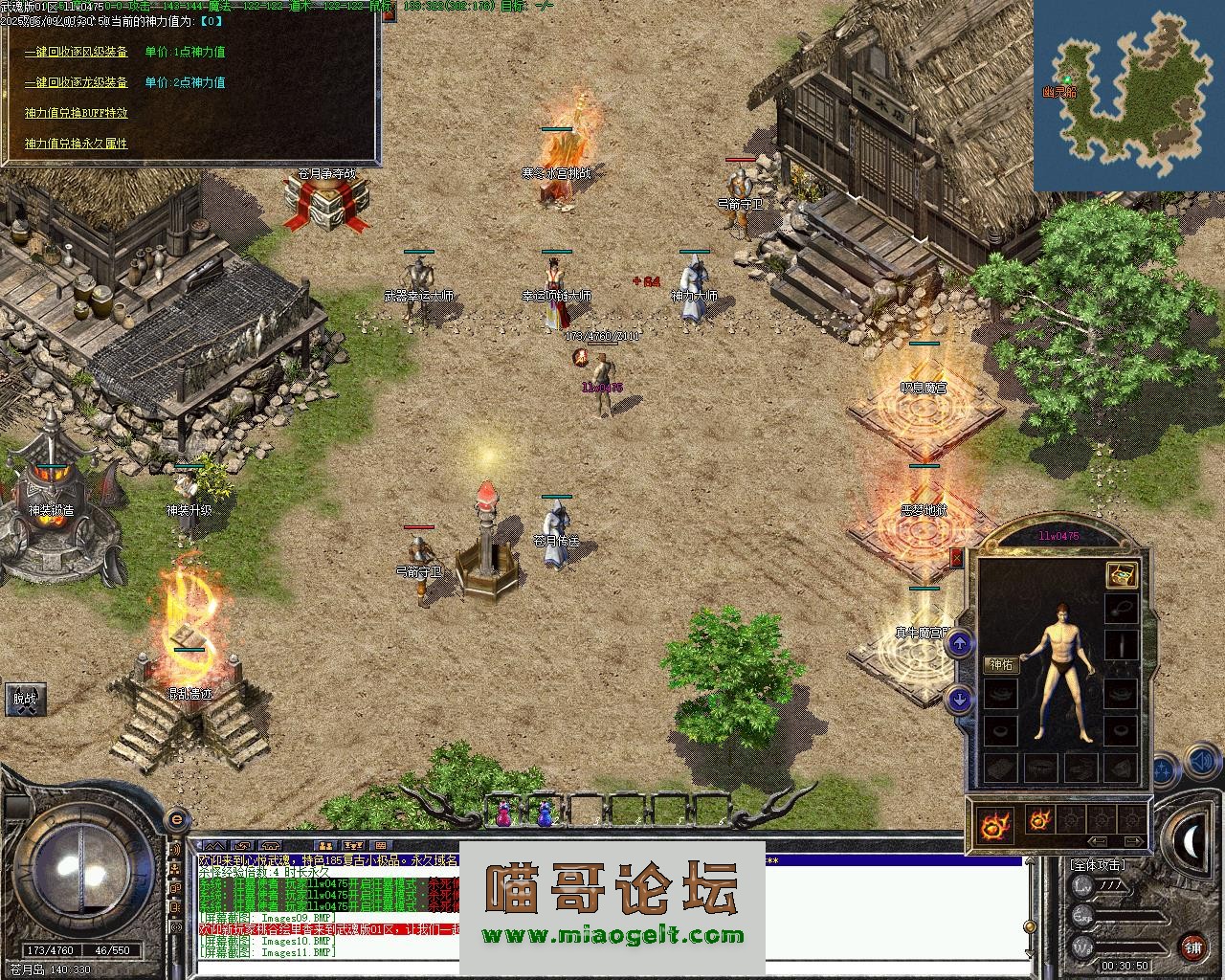Open the red 铺 shop button
The image size is (1225, 980).
(x=1192, y=947)
